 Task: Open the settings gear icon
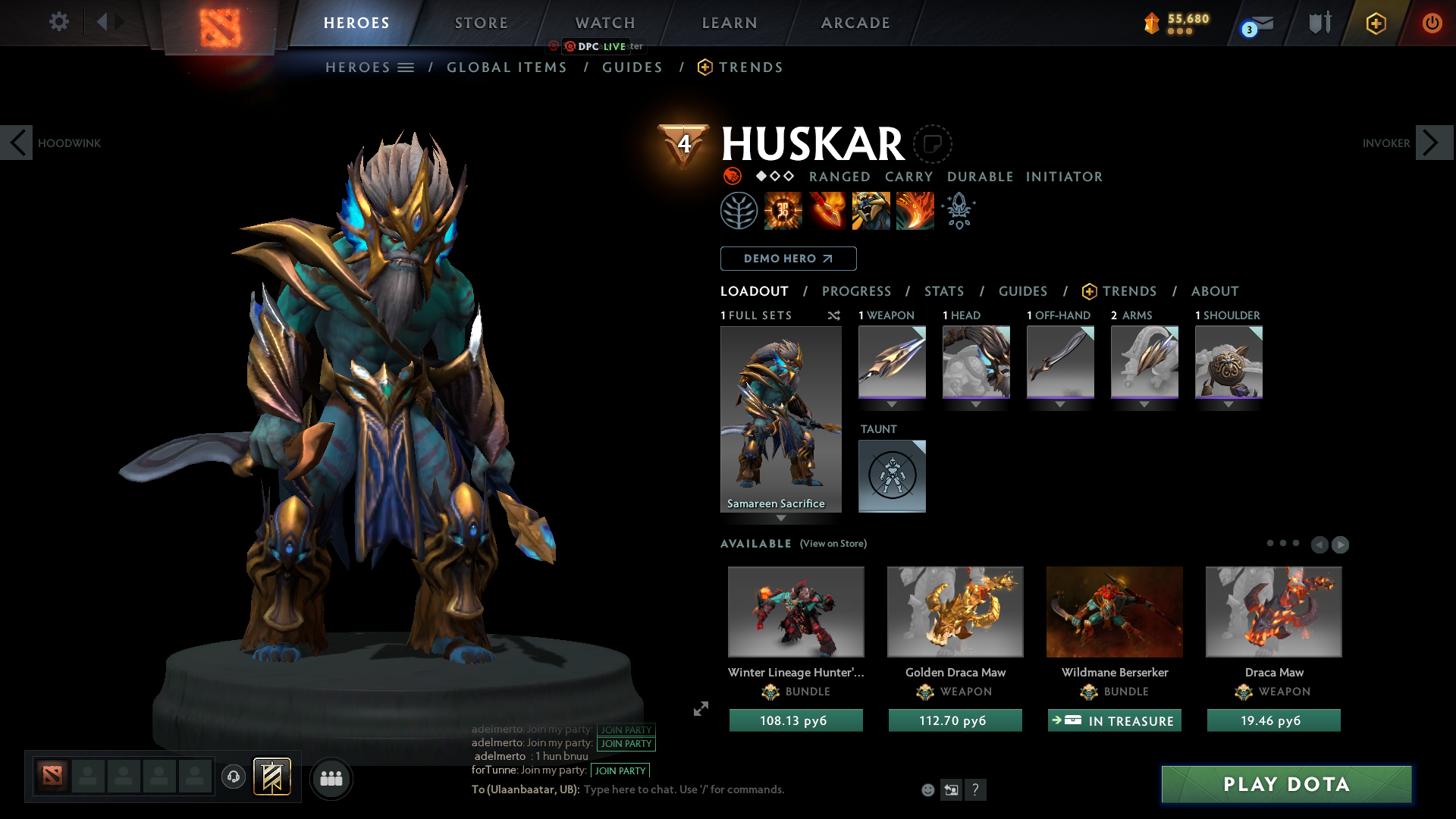58,22
